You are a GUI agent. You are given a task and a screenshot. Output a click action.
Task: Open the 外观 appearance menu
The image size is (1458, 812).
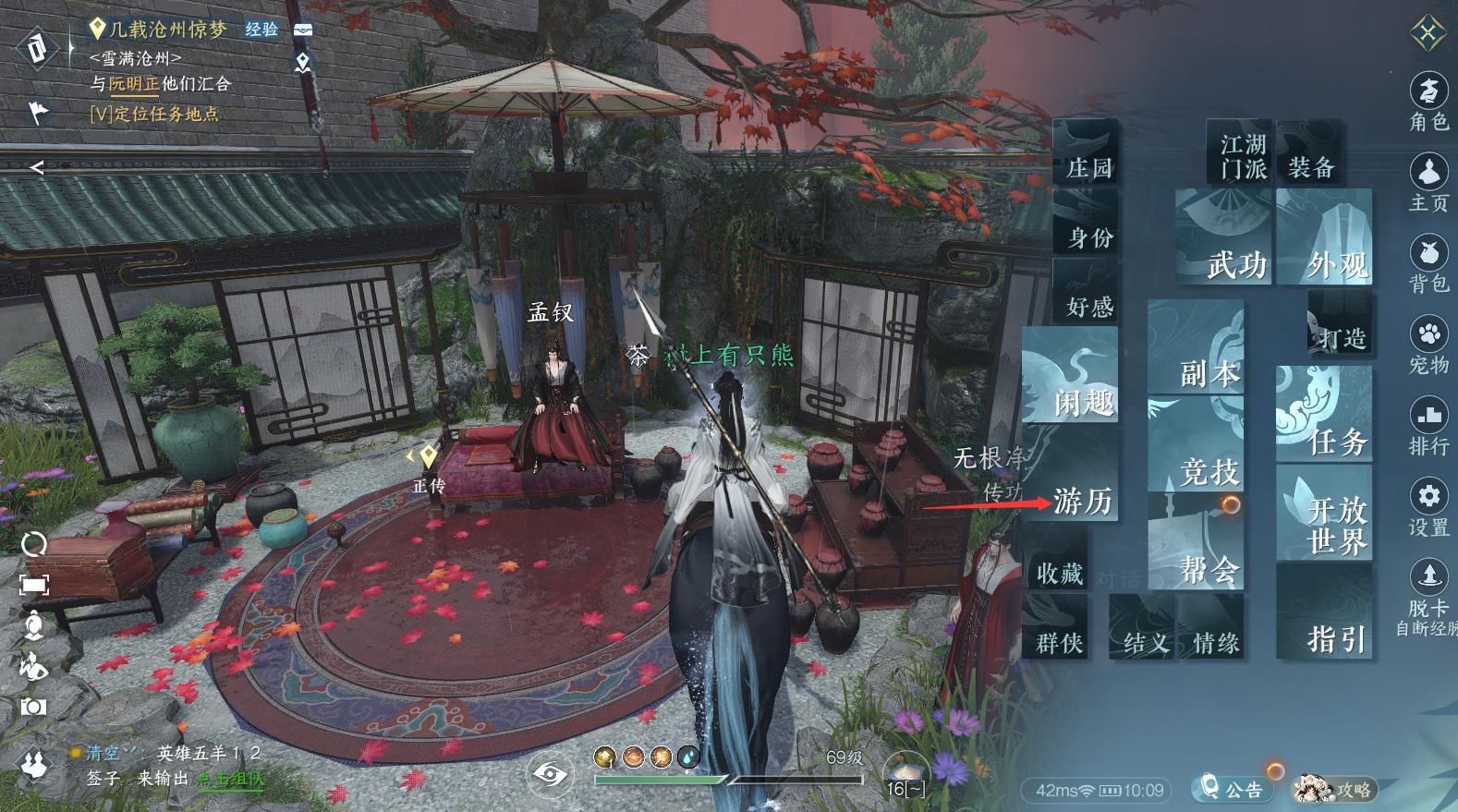1324,237
